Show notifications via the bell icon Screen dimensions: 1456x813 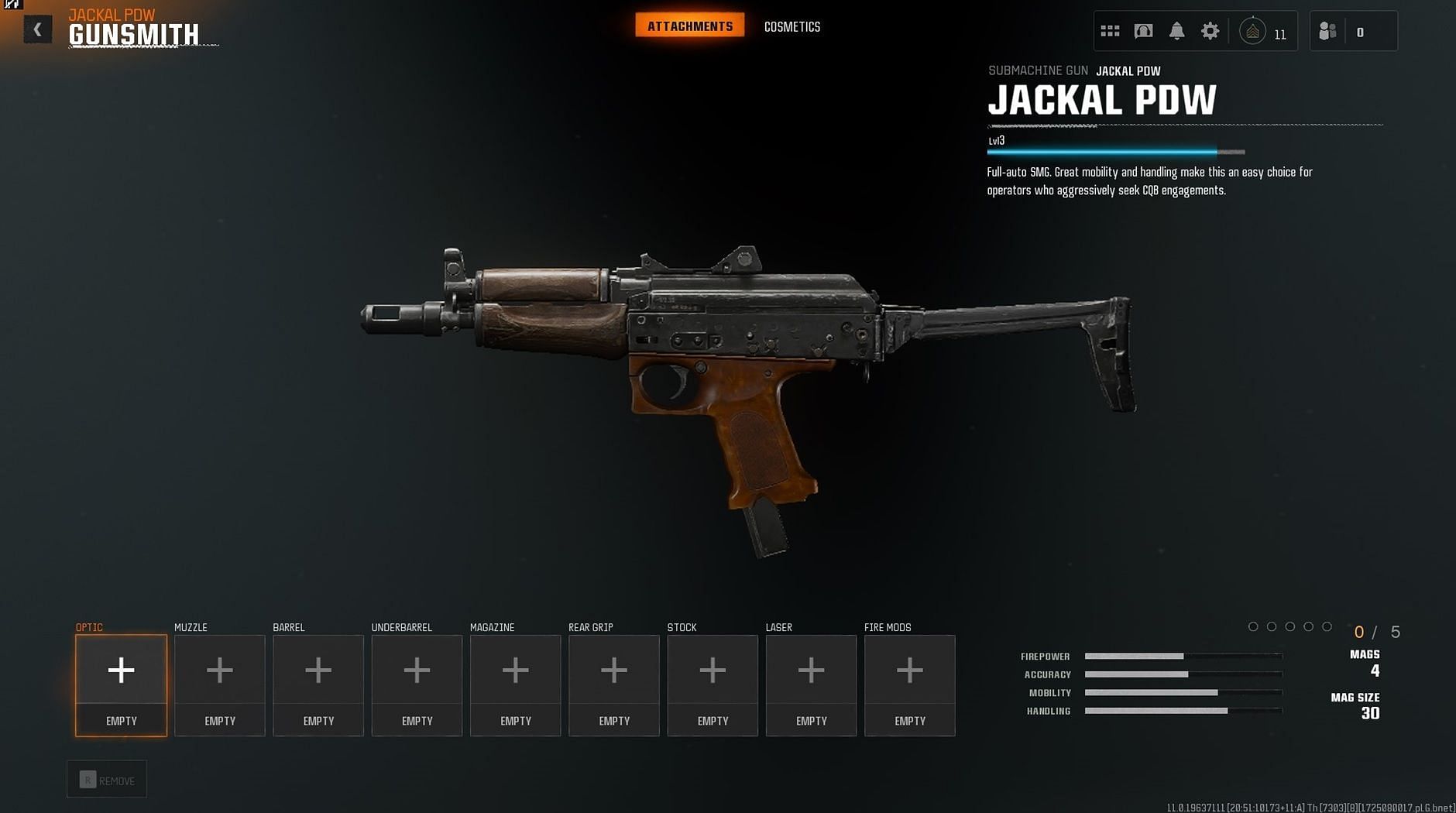click(1176, 31)
